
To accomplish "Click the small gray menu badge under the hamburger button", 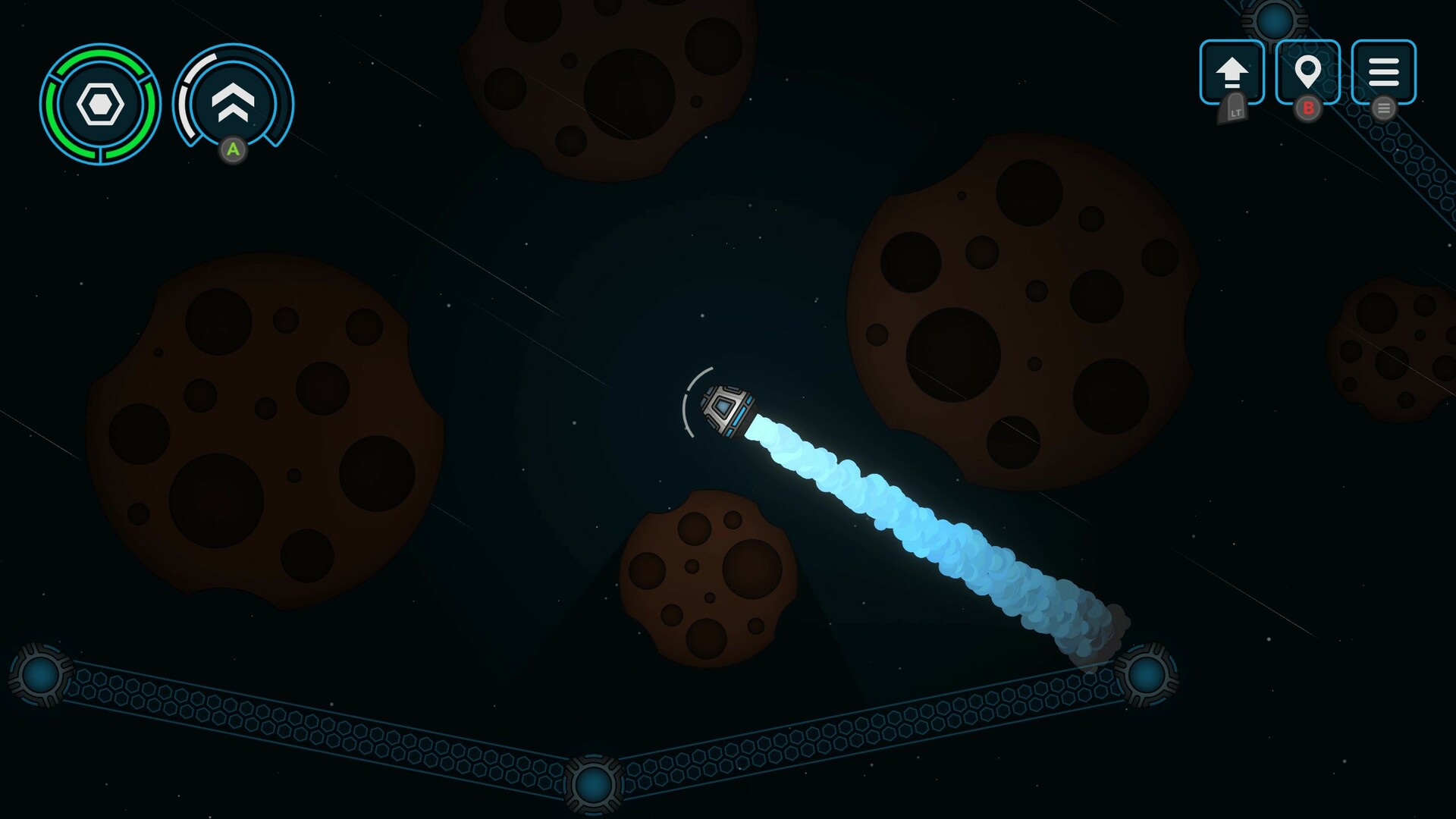I will point(1385,108).
